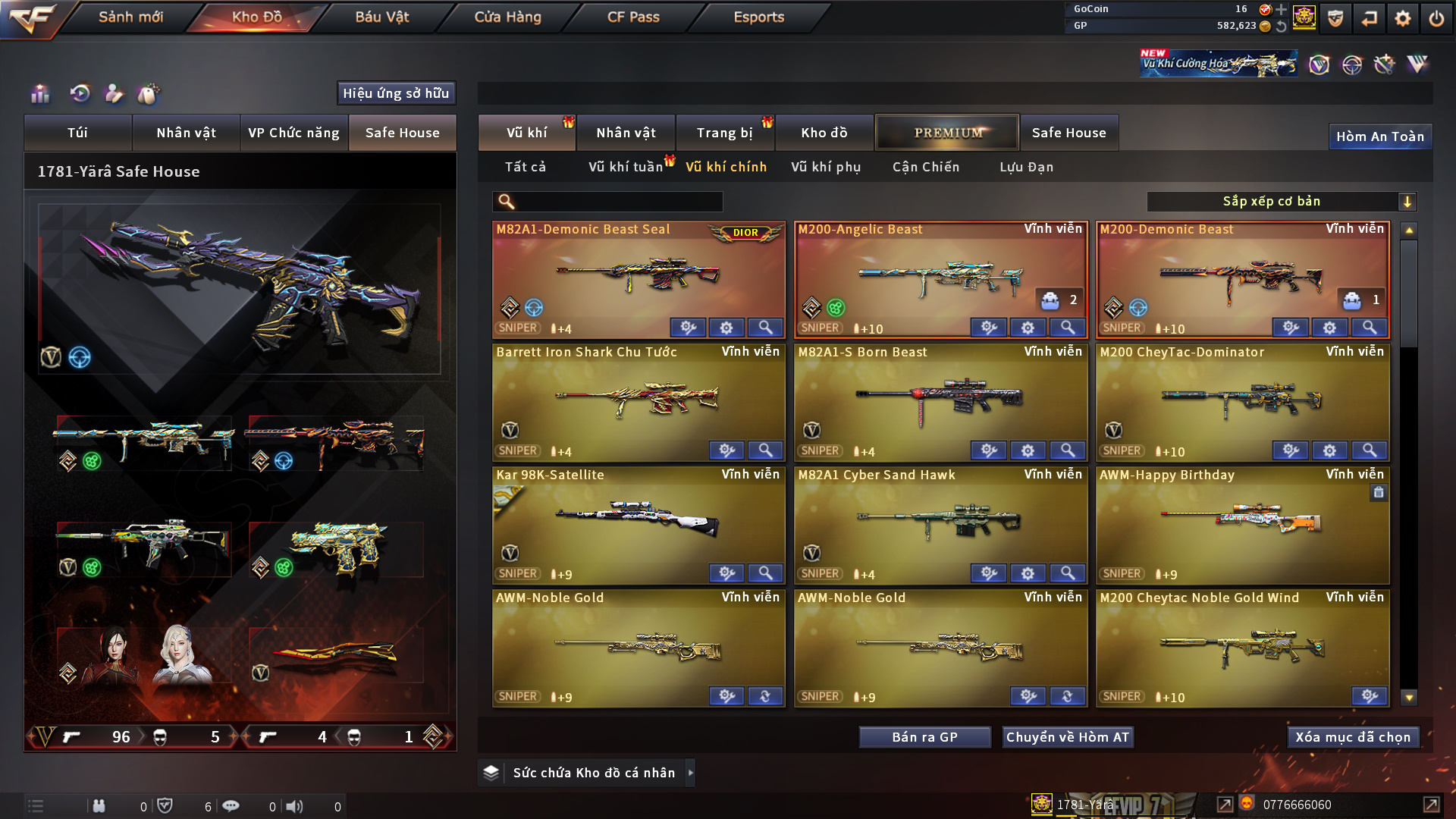This screenshot has height=819, width=1456.
Task: Go to the Esports section
Action: tap(758, 17)
